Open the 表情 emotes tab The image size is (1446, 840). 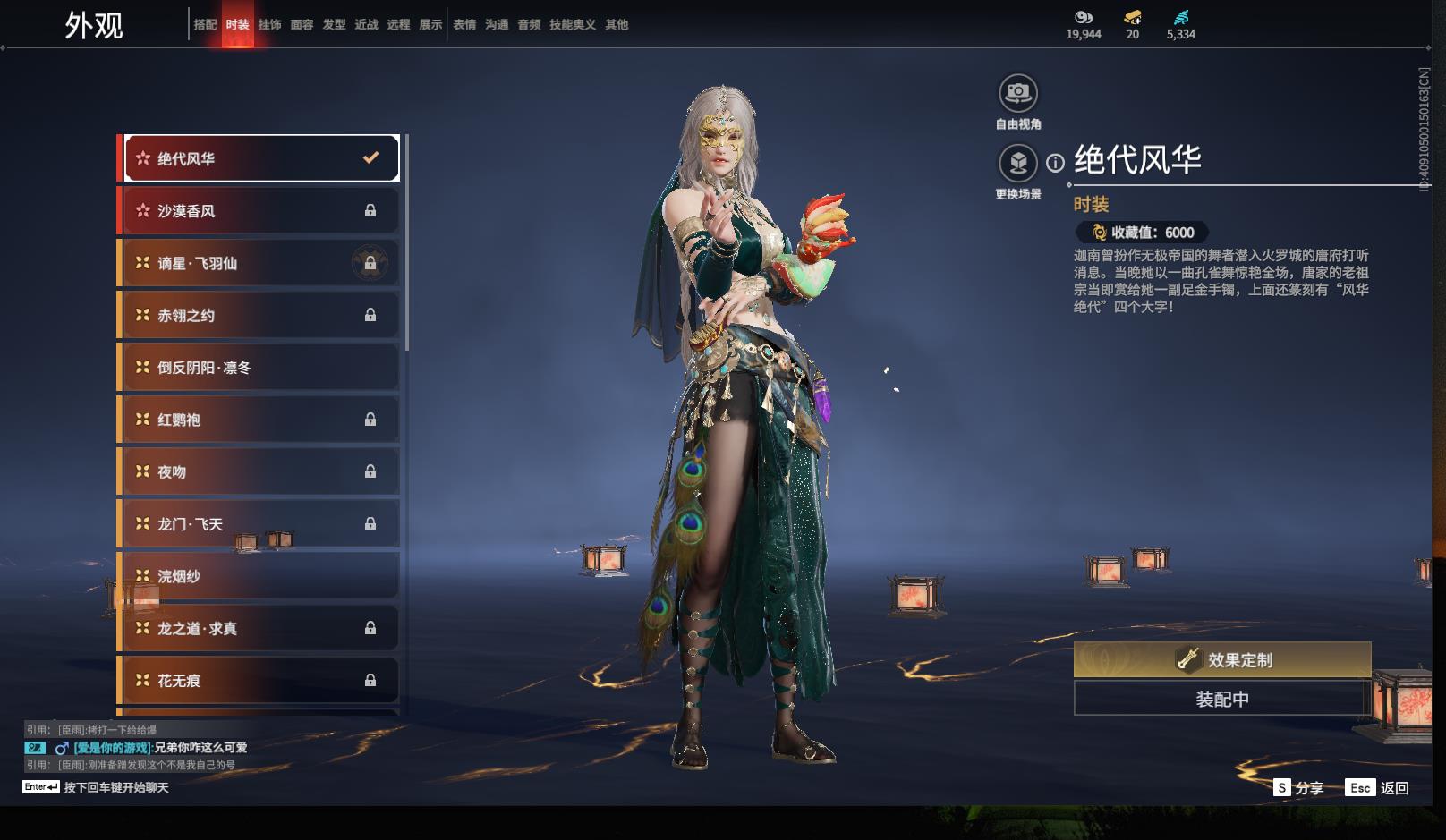(464, 25)
